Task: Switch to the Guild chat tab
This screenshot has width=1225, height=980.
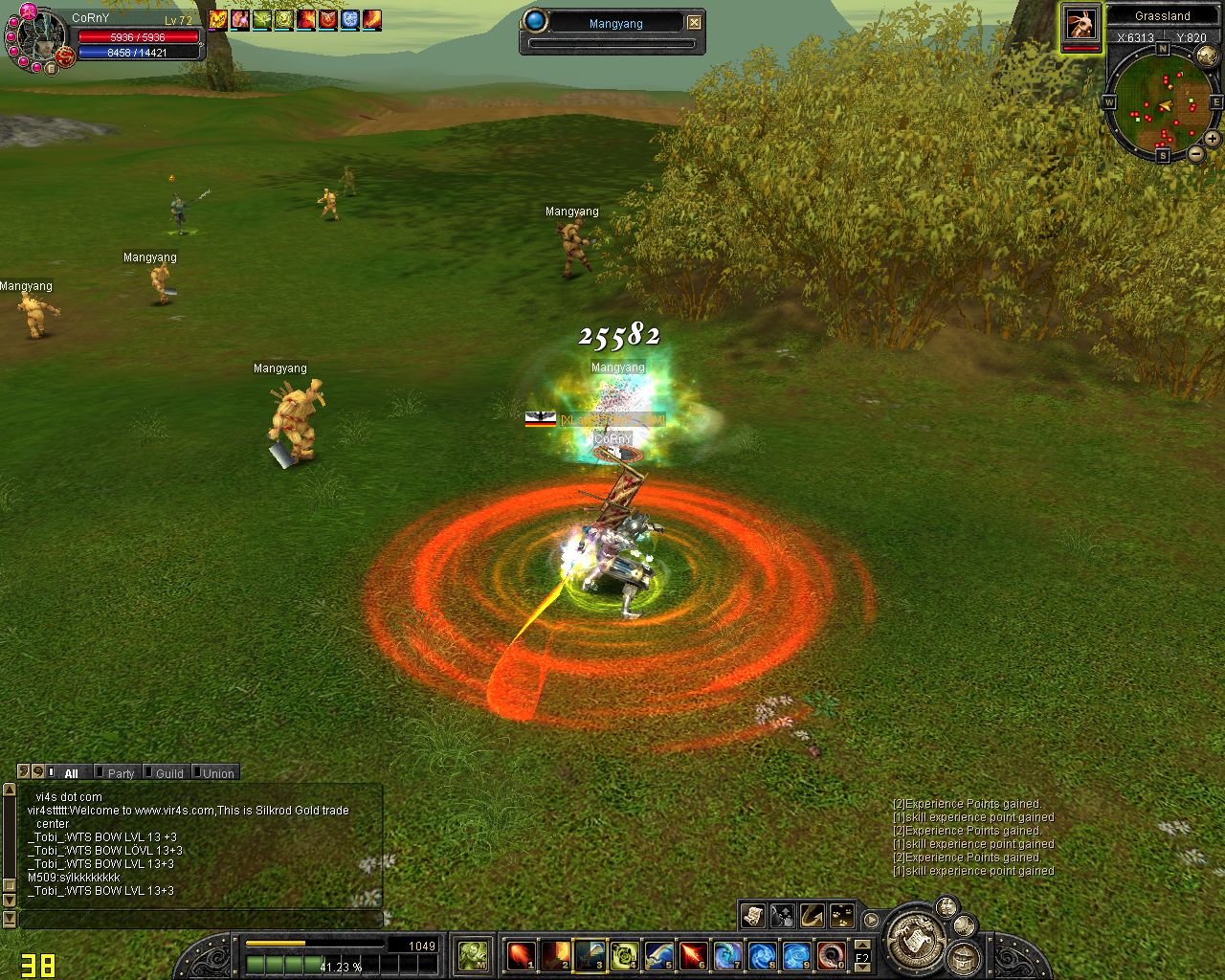Action: coord(169,773)
